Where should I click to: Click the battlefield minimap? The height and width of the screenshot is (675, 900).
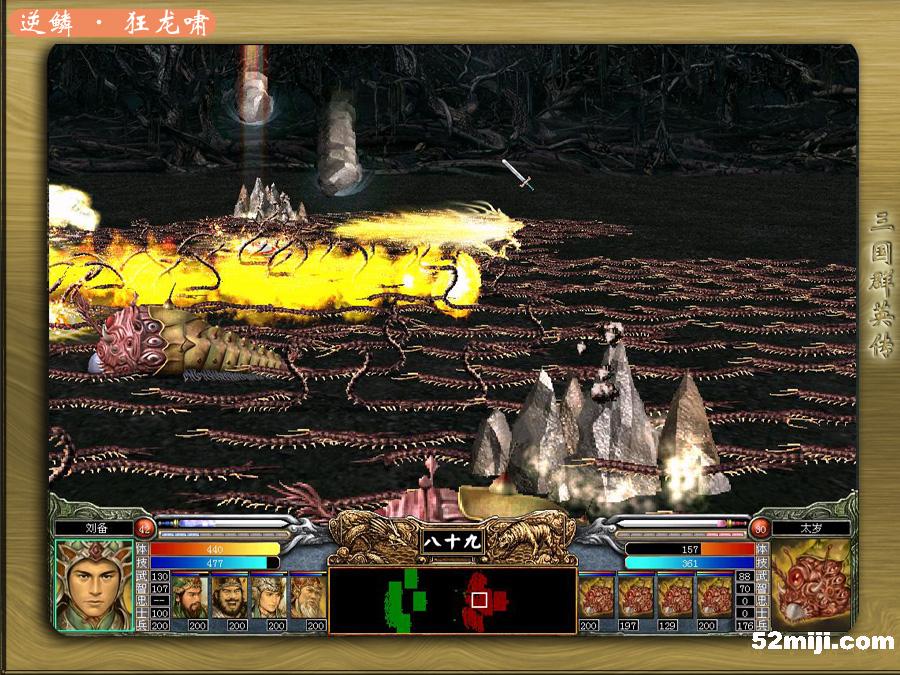coord(452,600)
